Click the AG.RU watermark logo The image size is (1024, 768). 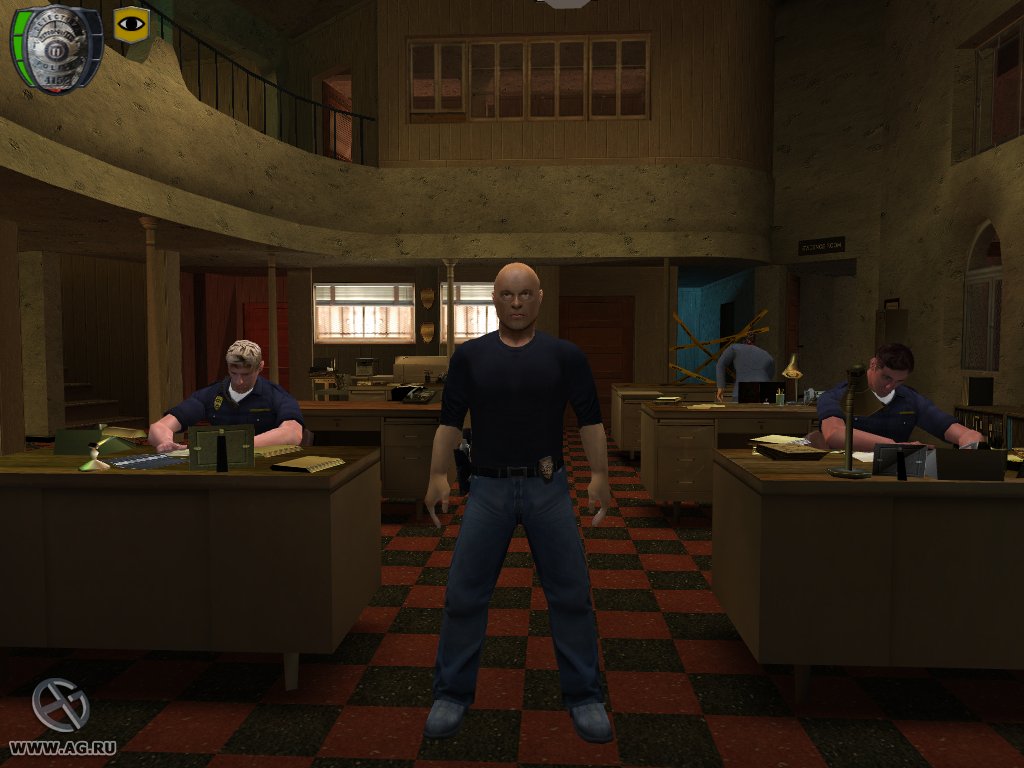pyautogui.click(x=60, y=705)
